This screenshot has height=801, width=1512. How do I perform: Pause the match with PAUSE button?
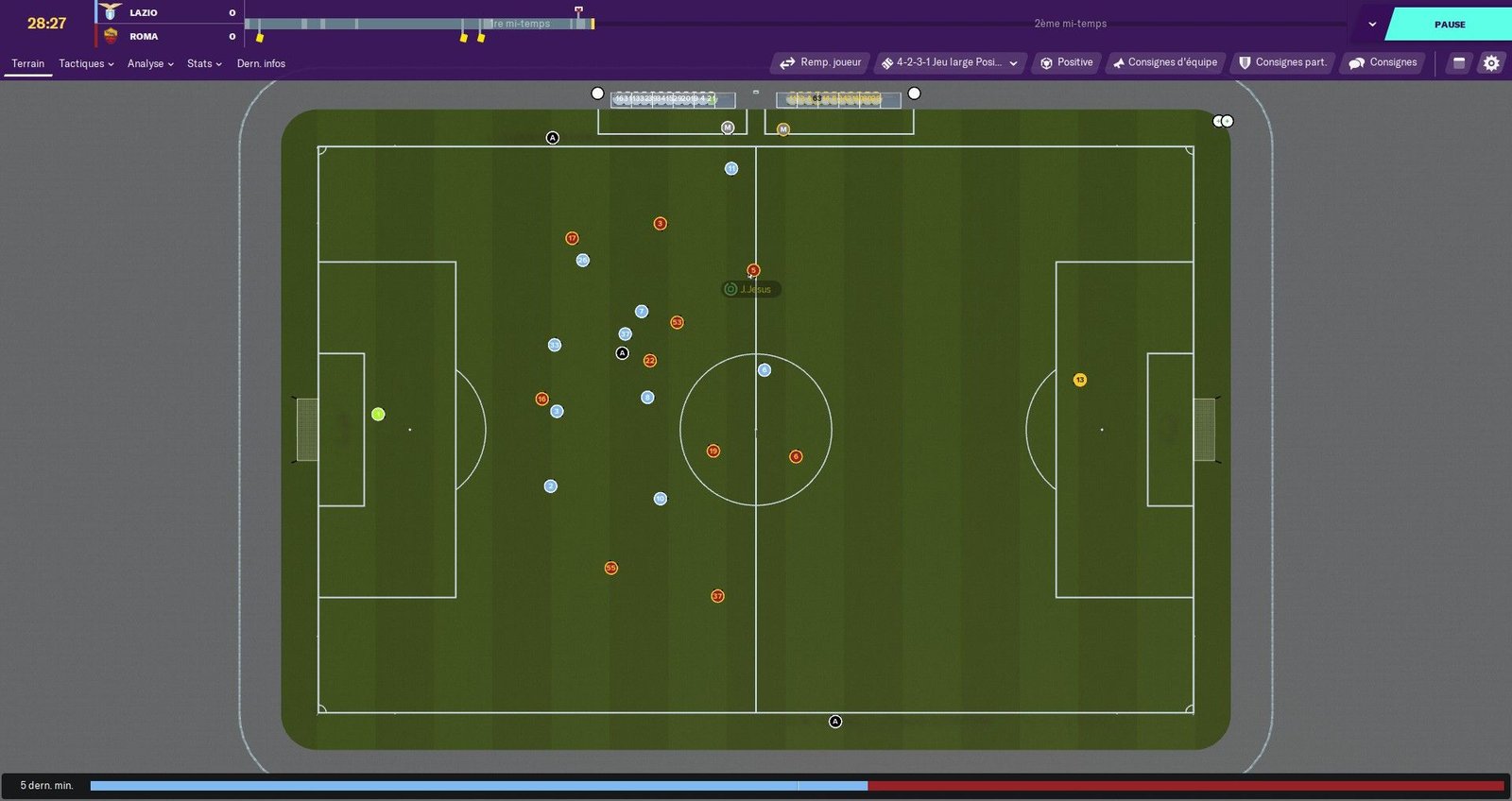tap(1449, 25)
